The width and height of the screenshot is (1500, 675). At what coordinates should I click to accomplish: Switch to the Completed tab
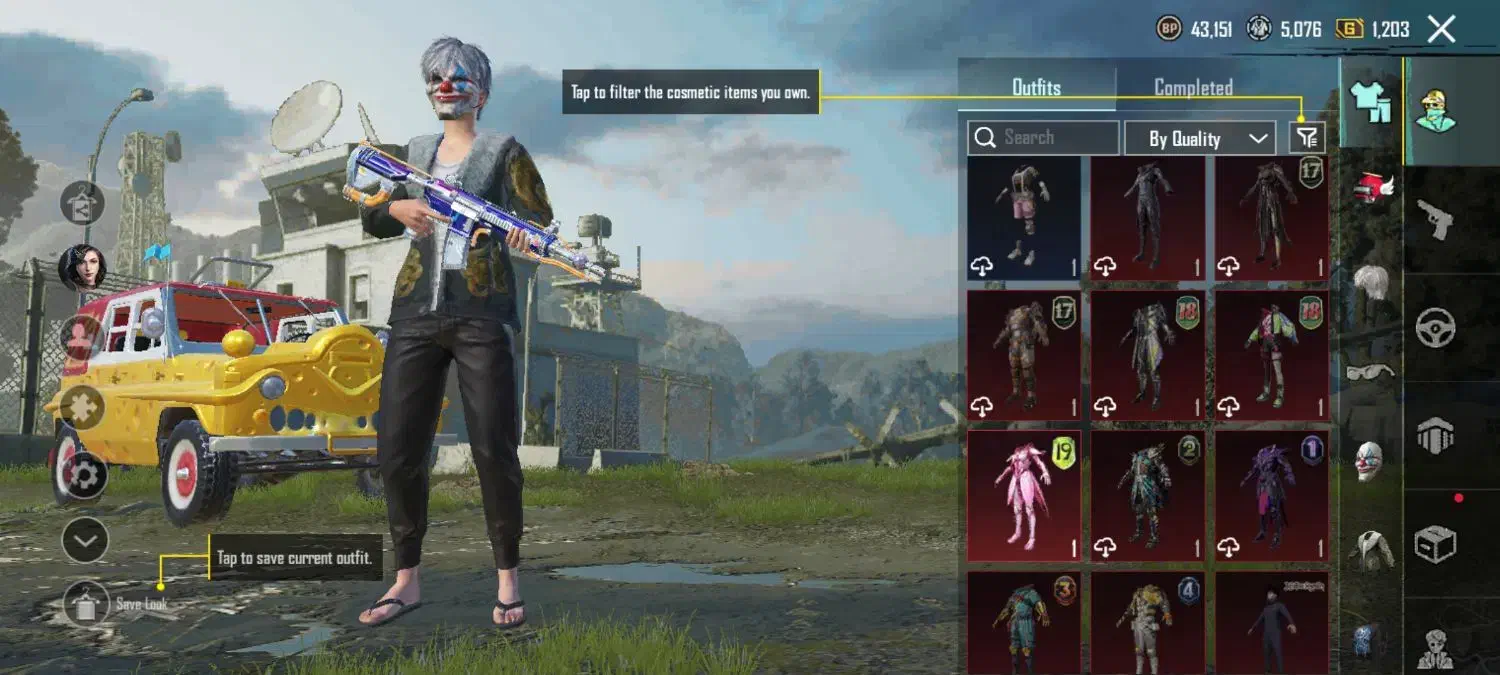(x=1193, y=87)
